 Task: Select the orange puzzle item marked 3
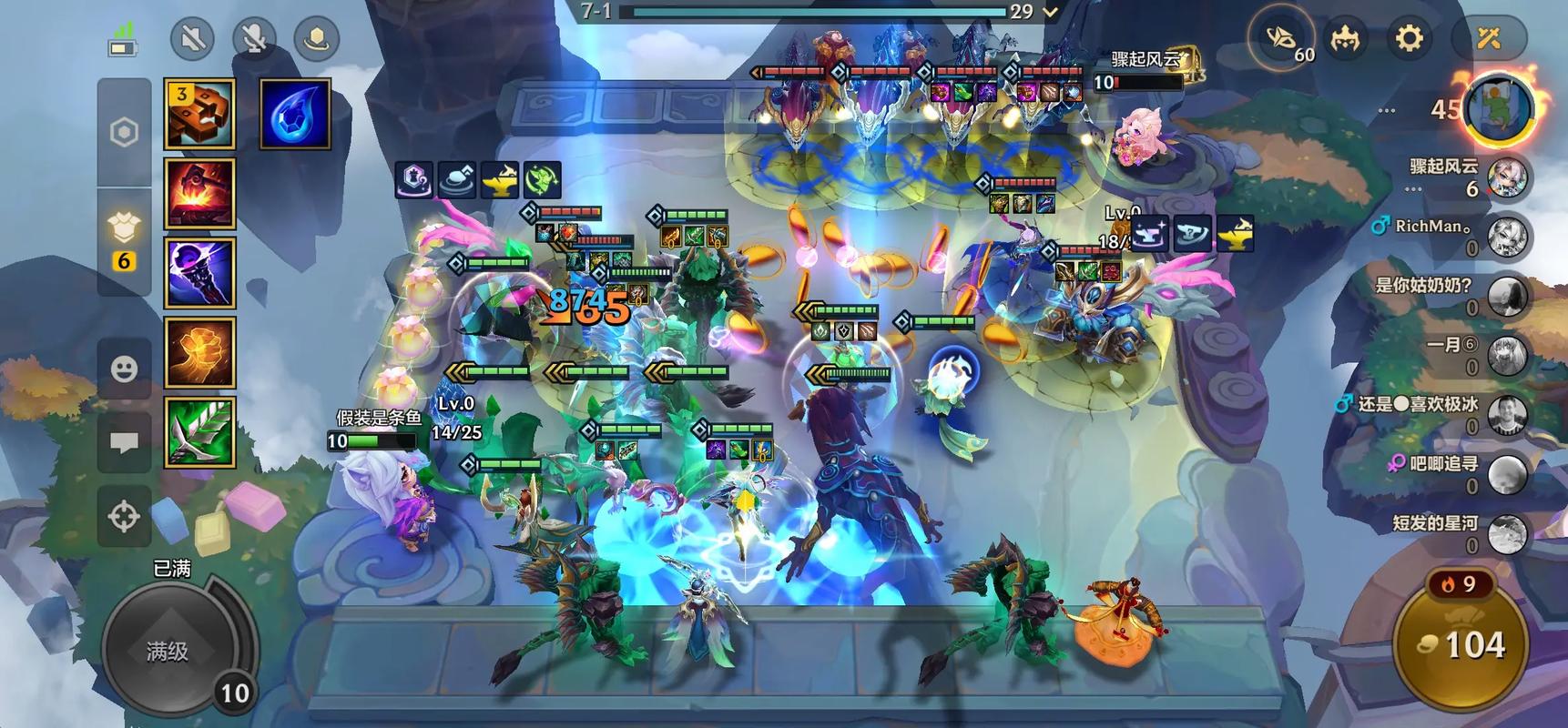[199, 114]
